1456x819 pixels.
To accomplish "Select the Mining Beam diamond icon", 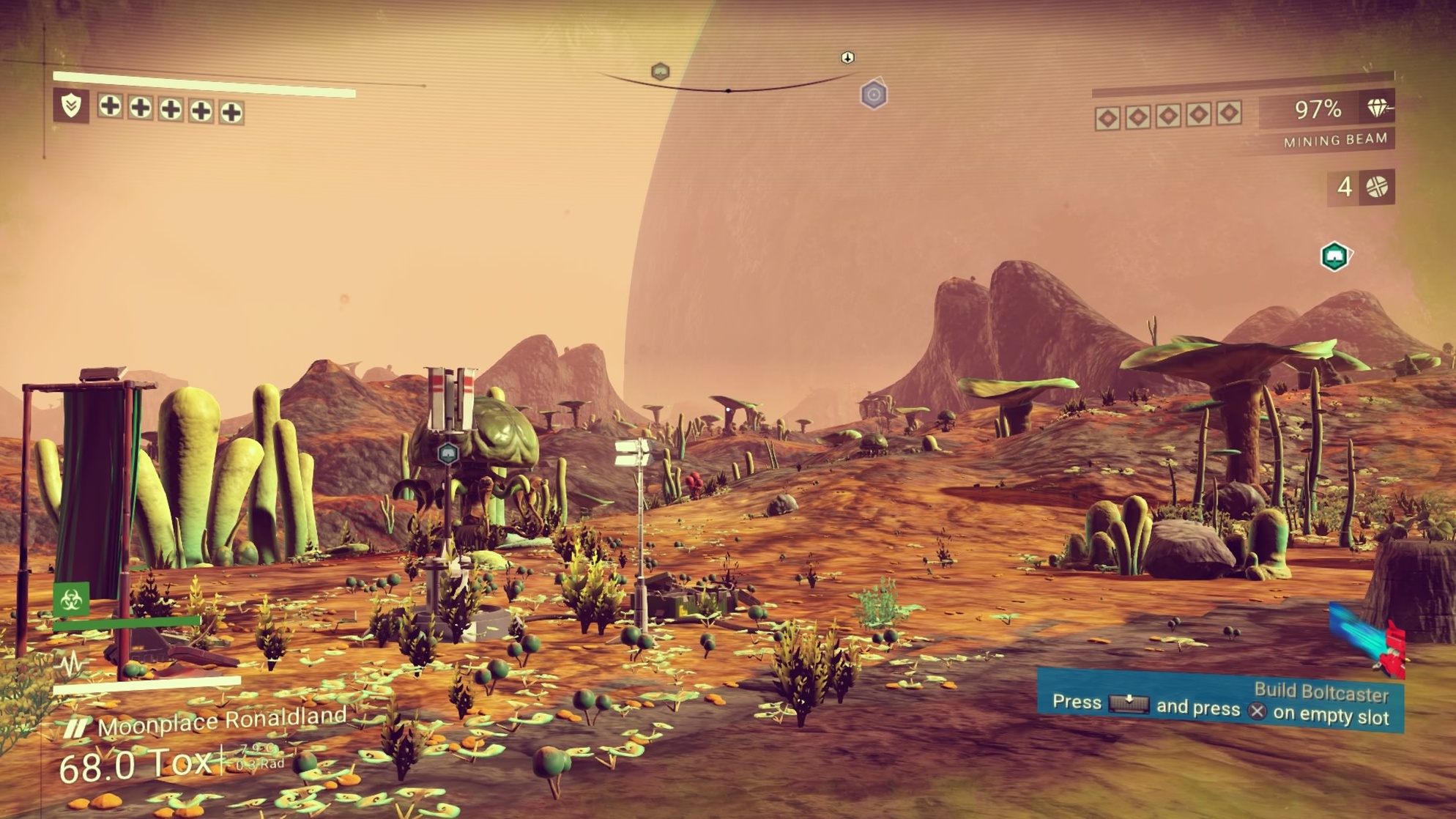I will coord(1378,109).
